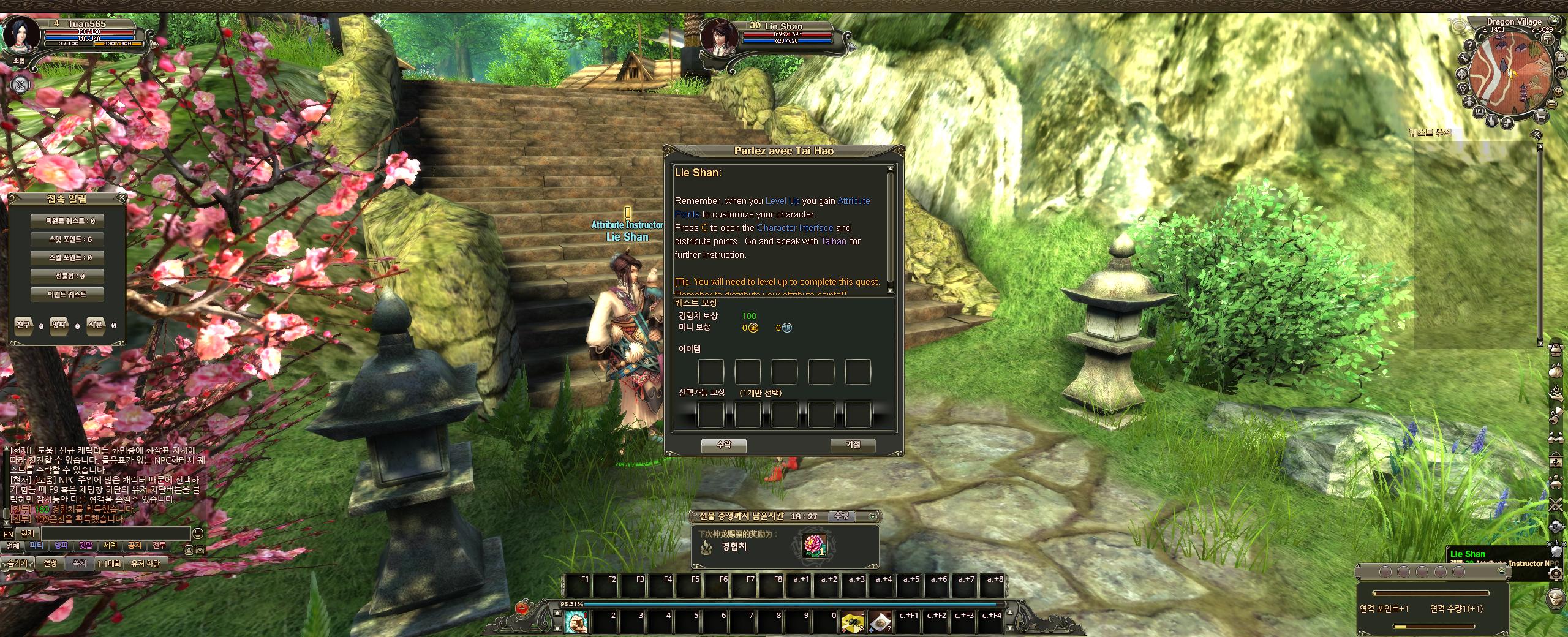This screenshot has height=637, width=1568.
Task: Open the chat emoticon smiley button
Action: 198,533
